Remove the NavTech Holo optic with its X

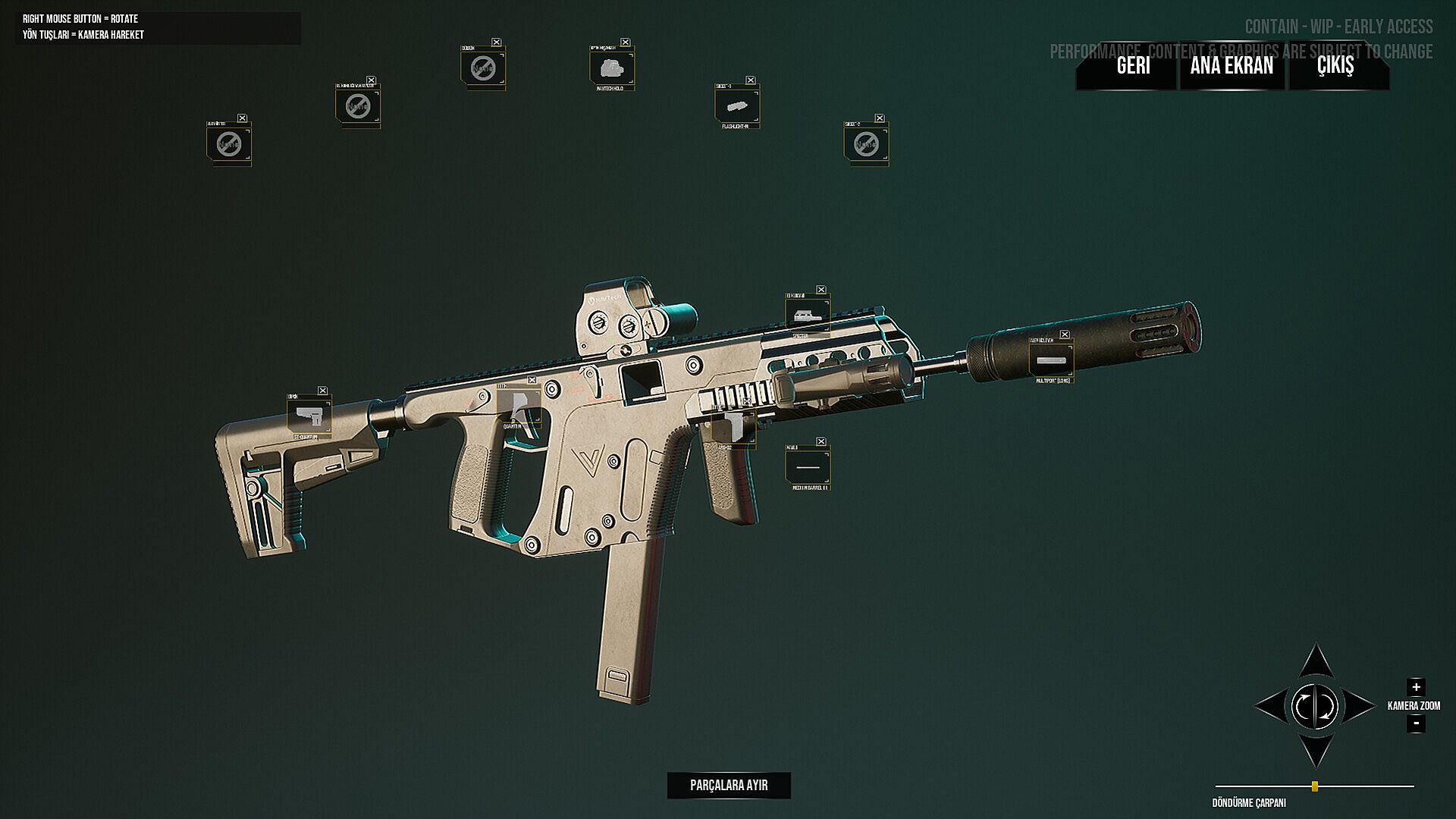click(x=626, y=42)
